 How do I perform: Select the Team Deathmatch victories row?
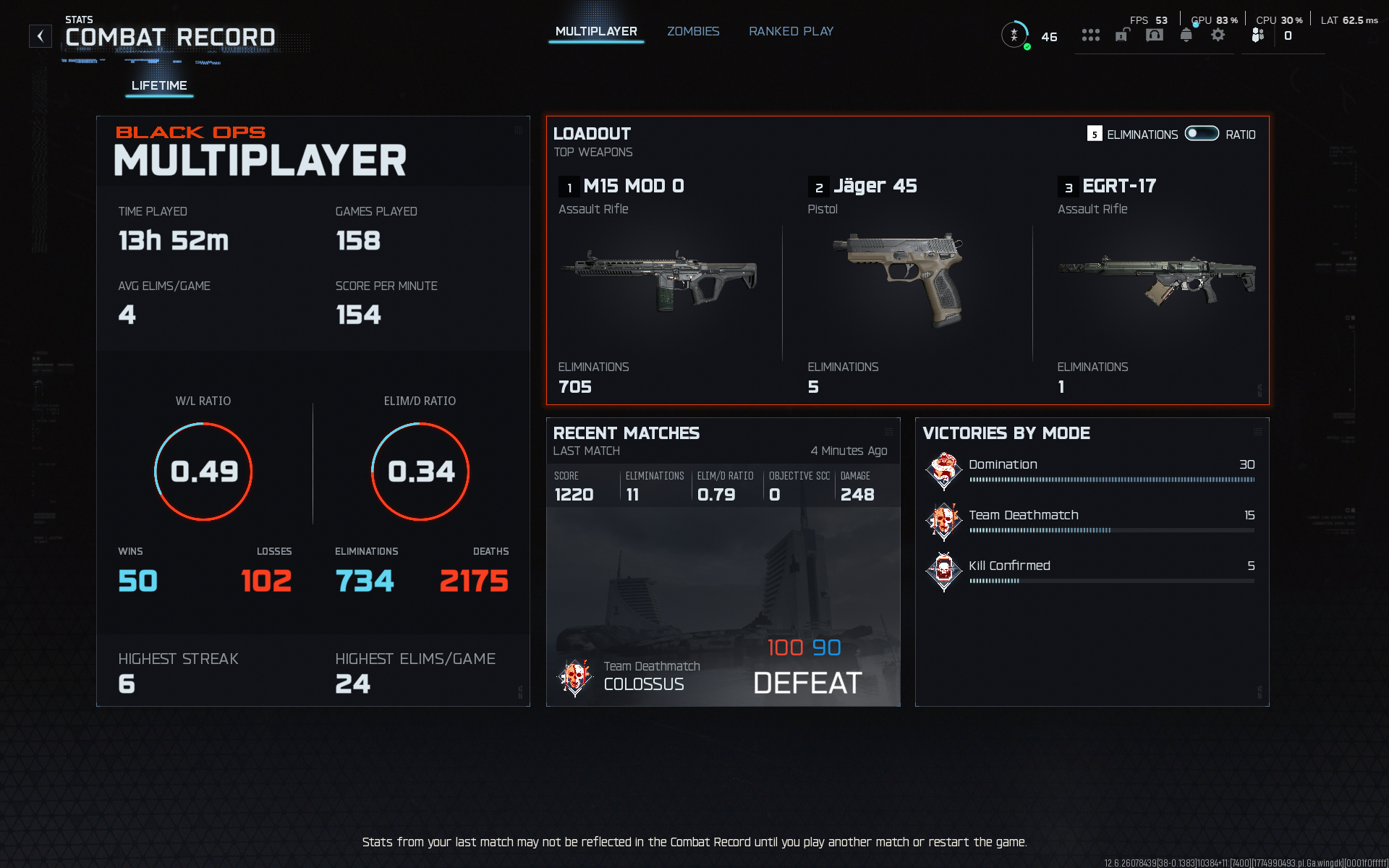click(1092, 521)
